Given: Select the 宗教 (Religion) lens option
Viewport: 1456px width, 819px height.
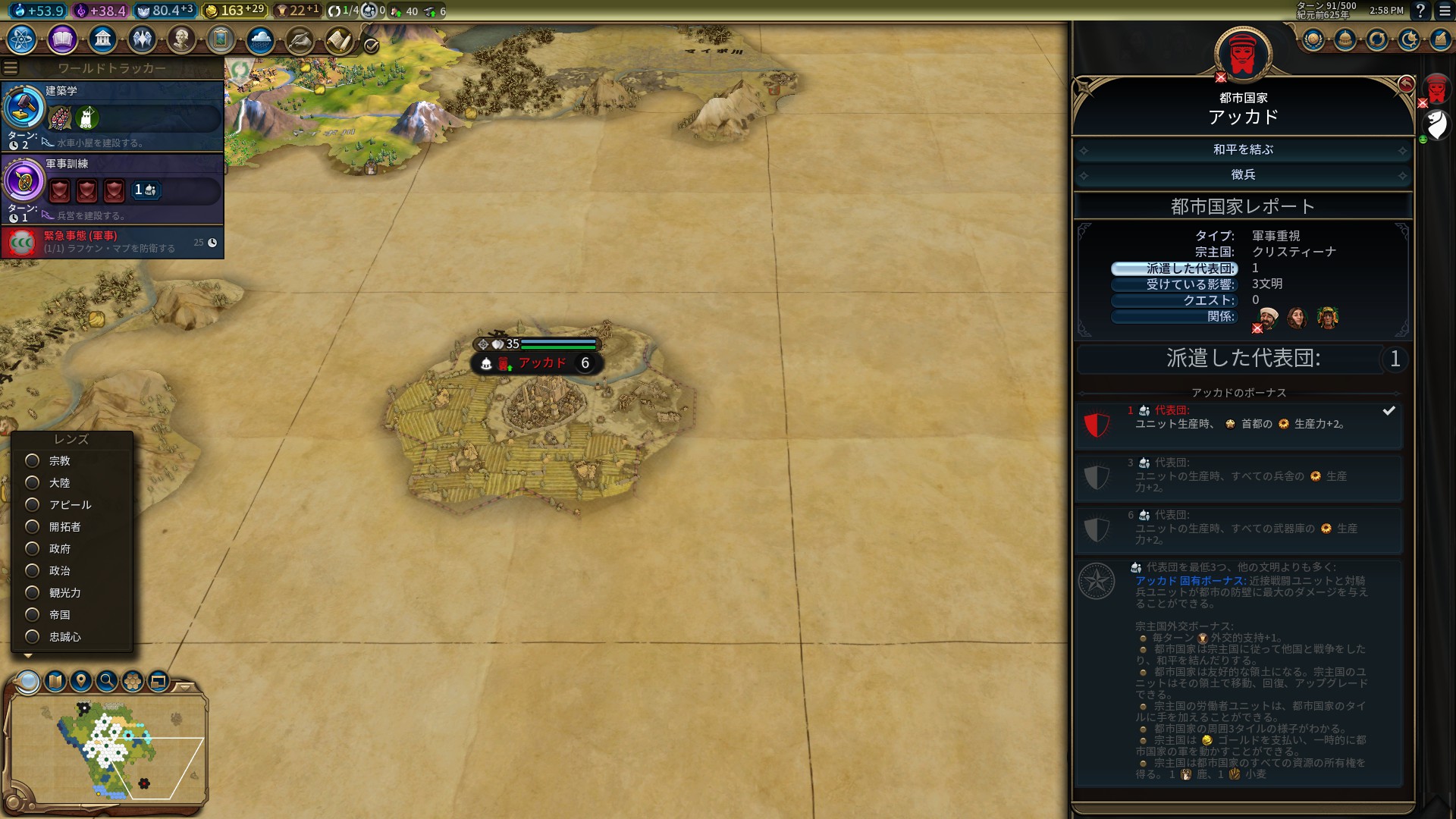Looking at the screenshot, I should pos(33,461).
